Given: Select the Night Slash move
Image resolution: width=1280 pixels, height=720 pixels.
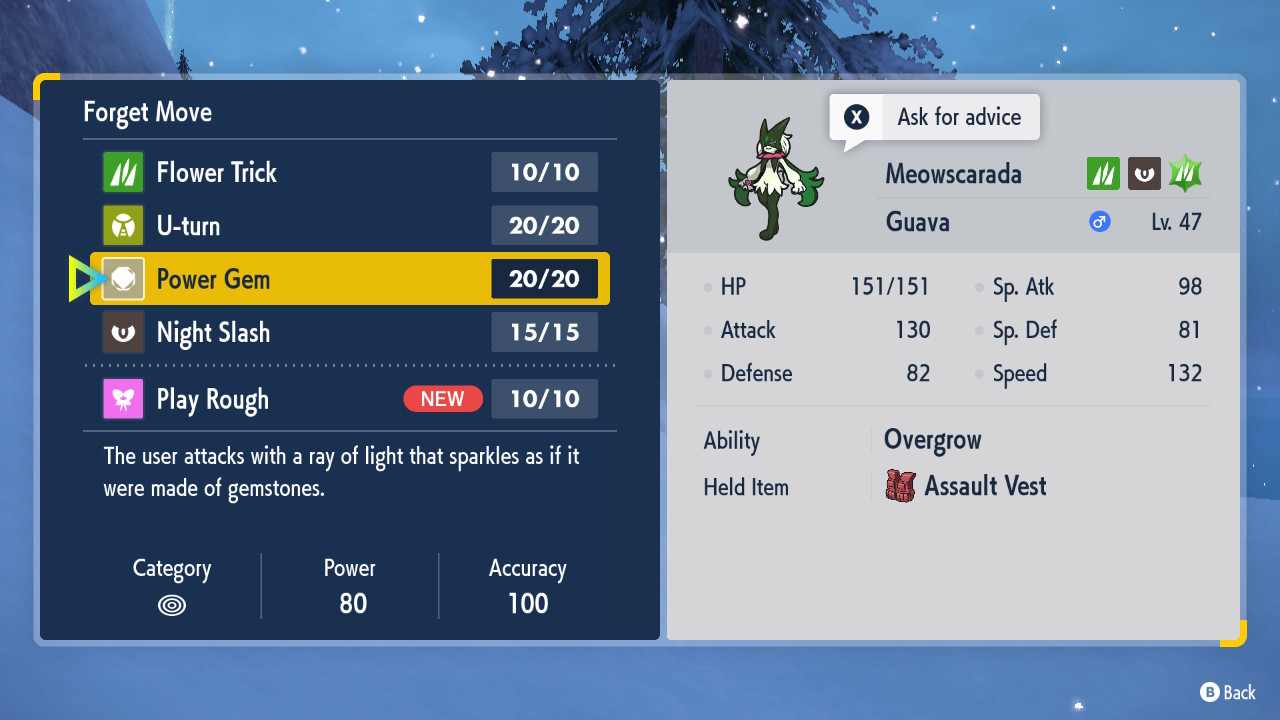Looking at the screenshot, I should [350, 332].
